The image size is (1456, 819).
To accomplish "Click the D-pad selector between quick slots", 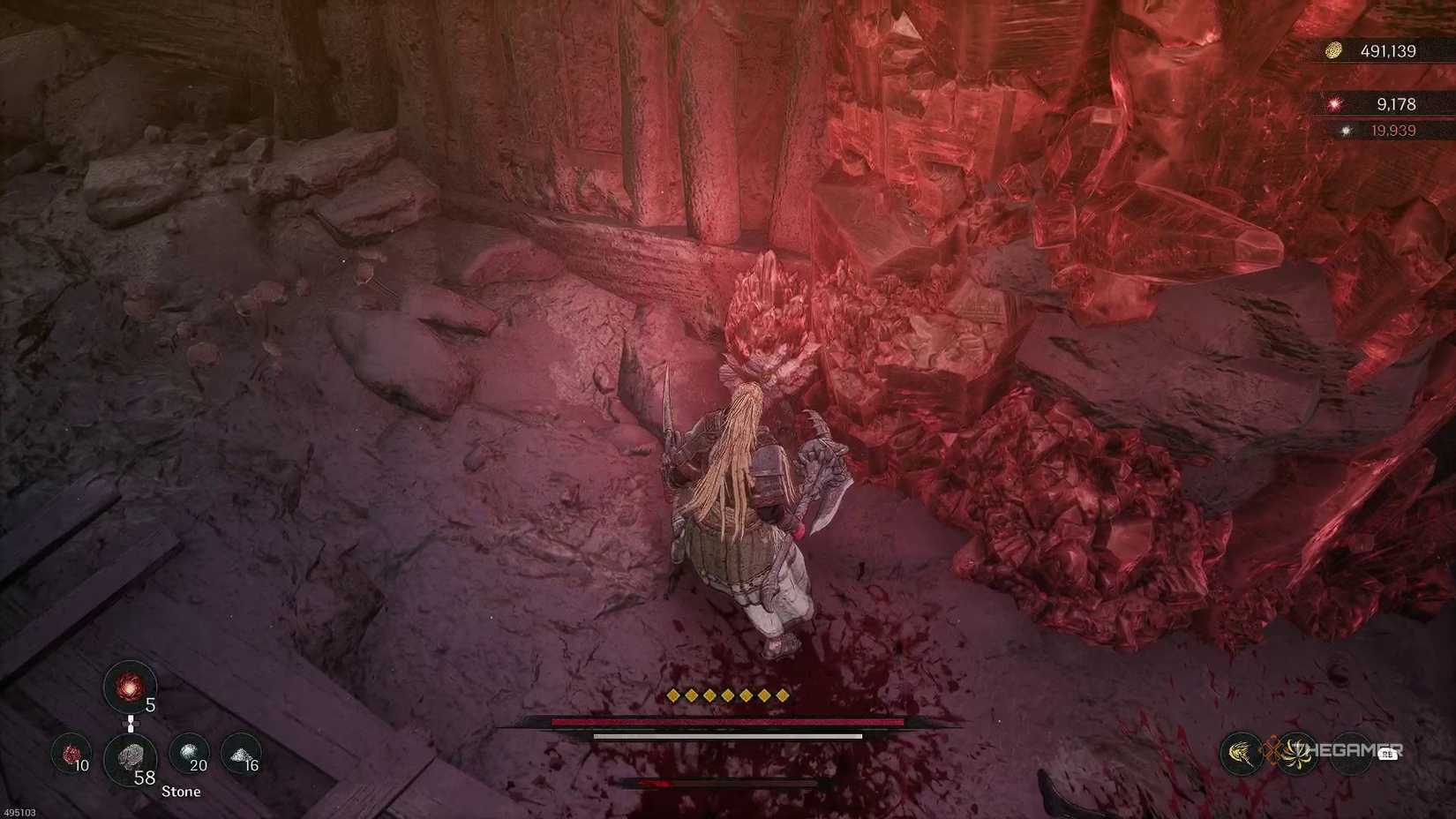I will pyautogui.click(x=131, y=724).
